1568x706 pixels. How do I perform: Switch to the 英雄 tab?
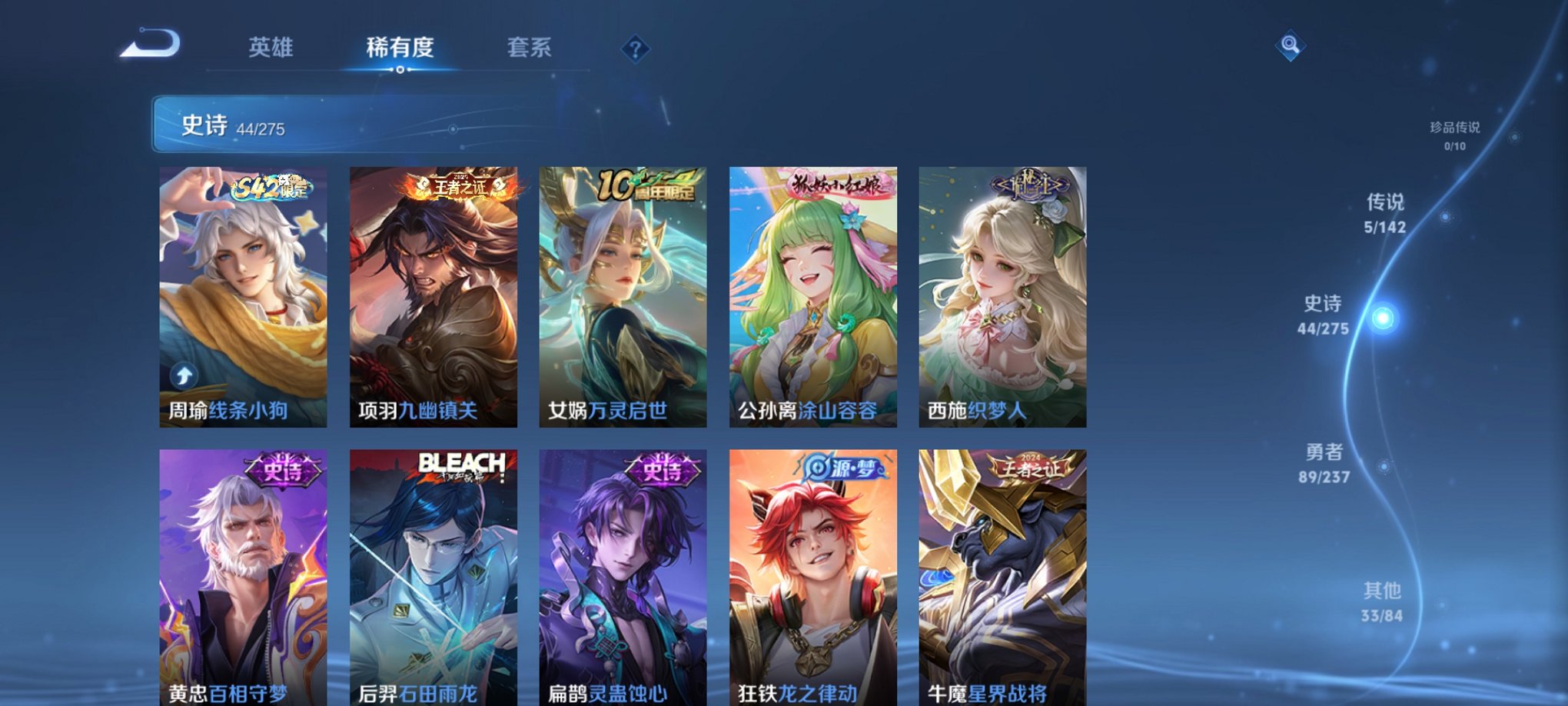click(x=272, y=48)
